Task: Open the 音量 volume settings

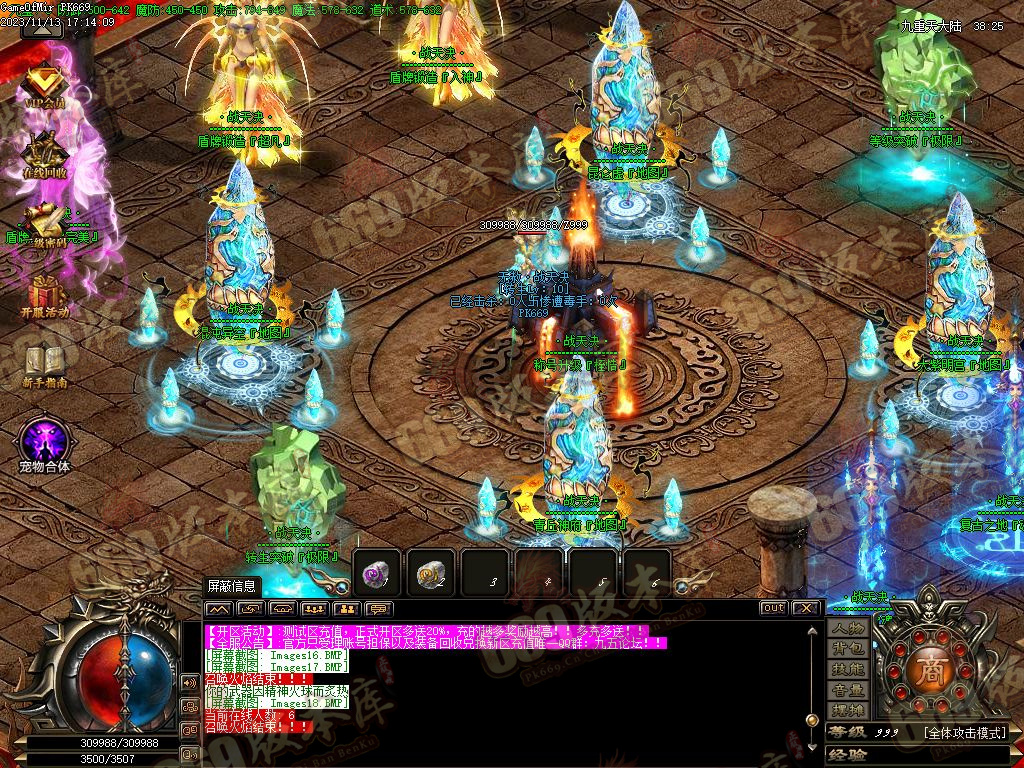Action: [x=848, y=691]
